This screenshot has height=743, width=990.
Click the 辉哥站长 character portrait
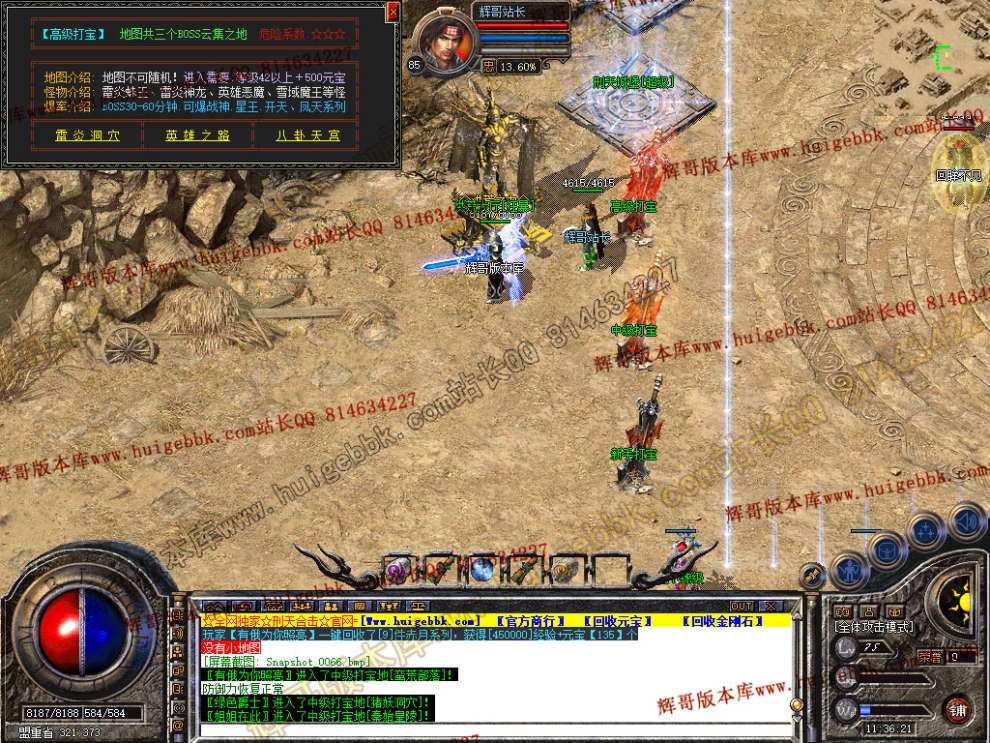point(443,40)
